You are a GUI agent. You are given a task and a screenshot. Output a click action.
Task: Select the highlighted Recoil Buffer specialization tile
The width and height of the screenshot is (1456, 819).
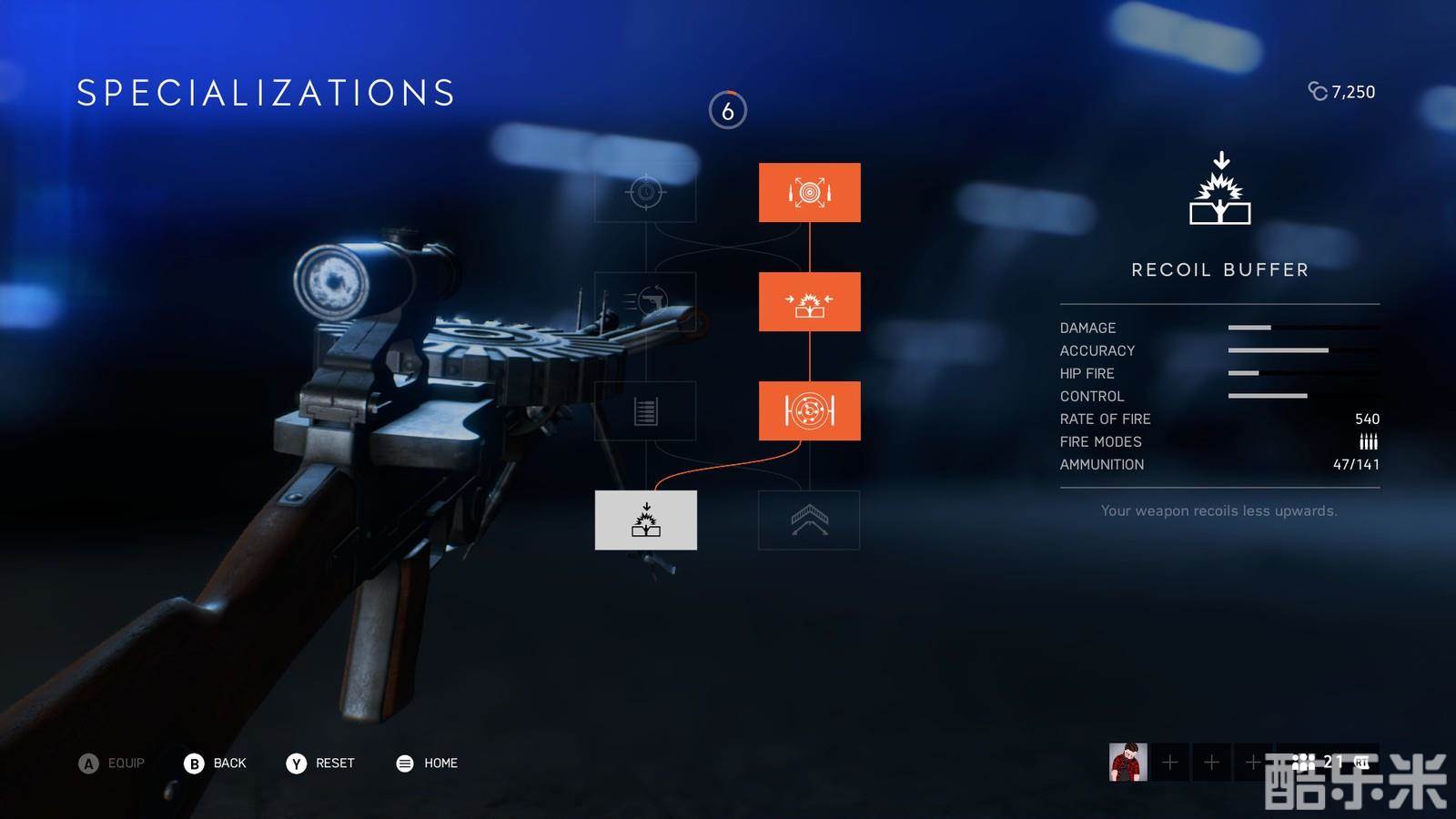click(646, 520)
